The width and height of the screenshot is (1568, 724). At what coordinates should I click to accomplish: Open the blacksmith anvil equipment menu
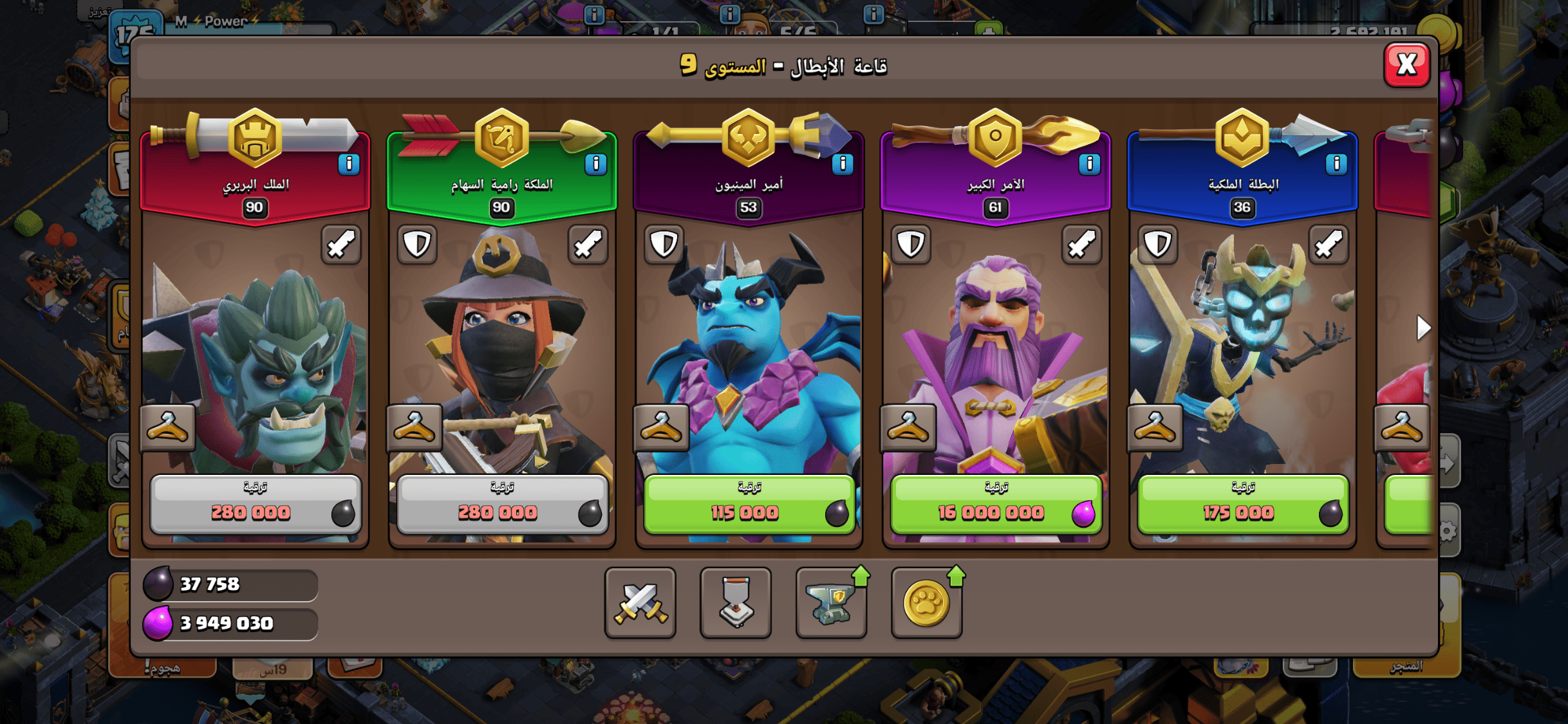tap(831, 603)
